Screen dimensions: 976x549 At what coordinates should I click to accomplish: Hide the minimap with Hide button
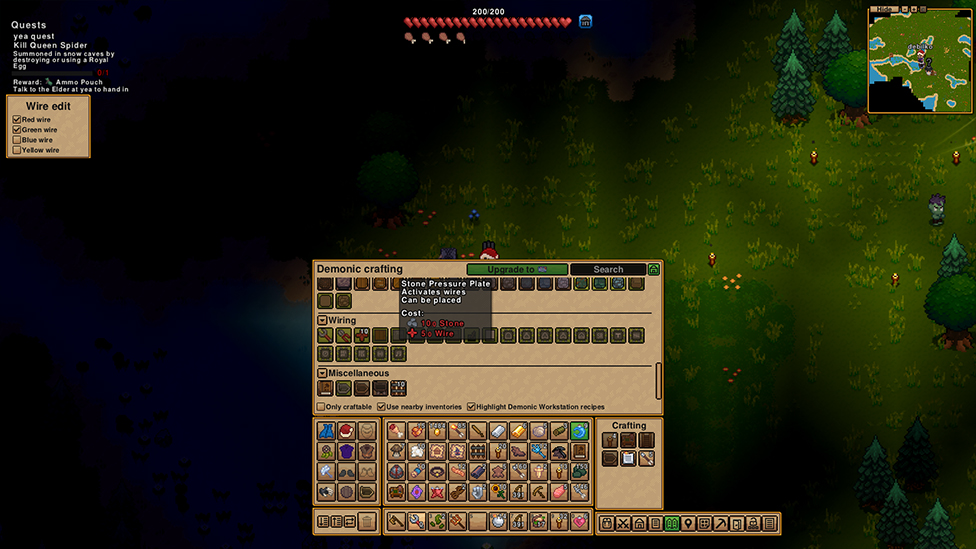884,9
